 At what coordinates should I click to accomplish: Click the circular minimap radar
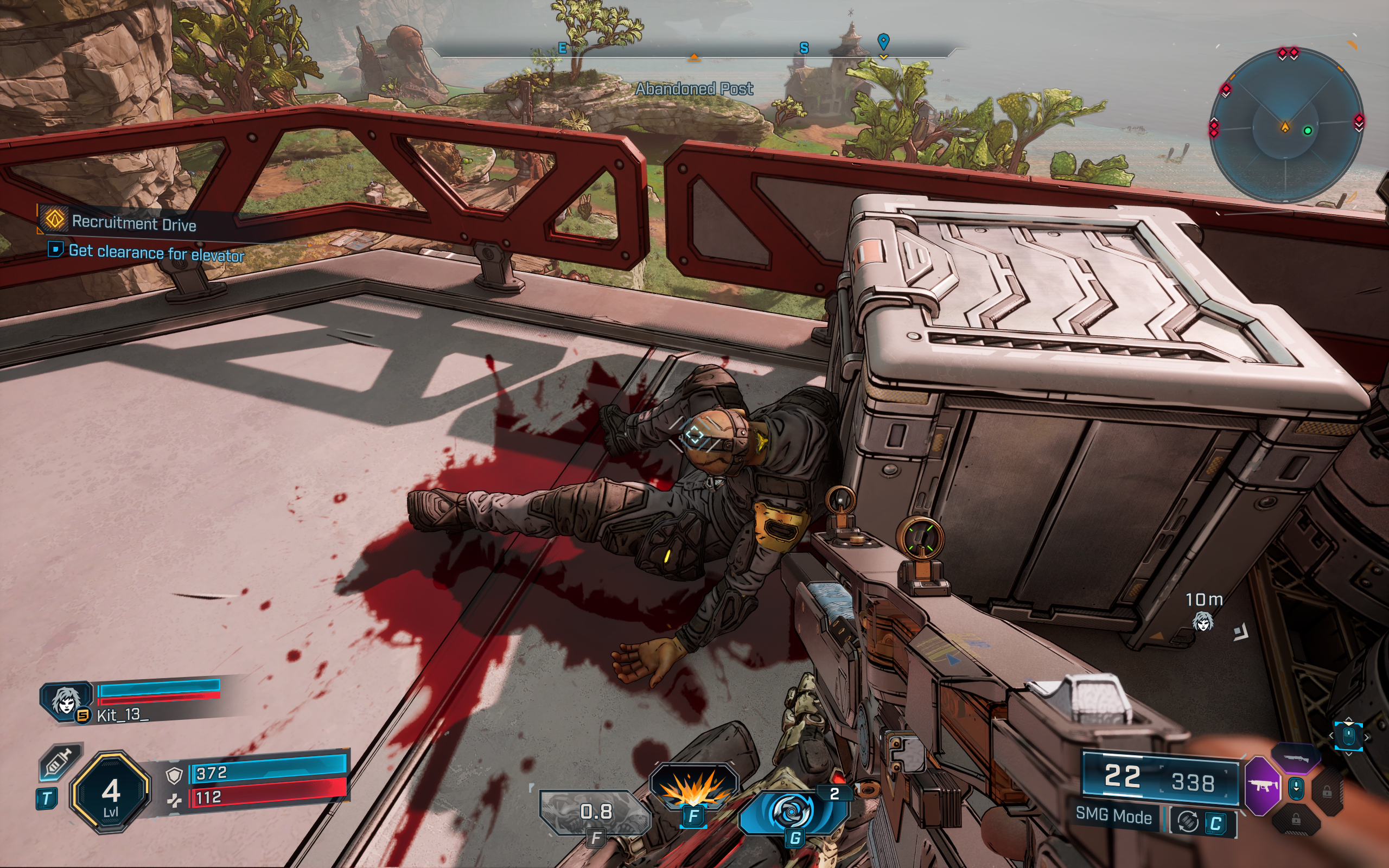click(x=1286, y=126)
